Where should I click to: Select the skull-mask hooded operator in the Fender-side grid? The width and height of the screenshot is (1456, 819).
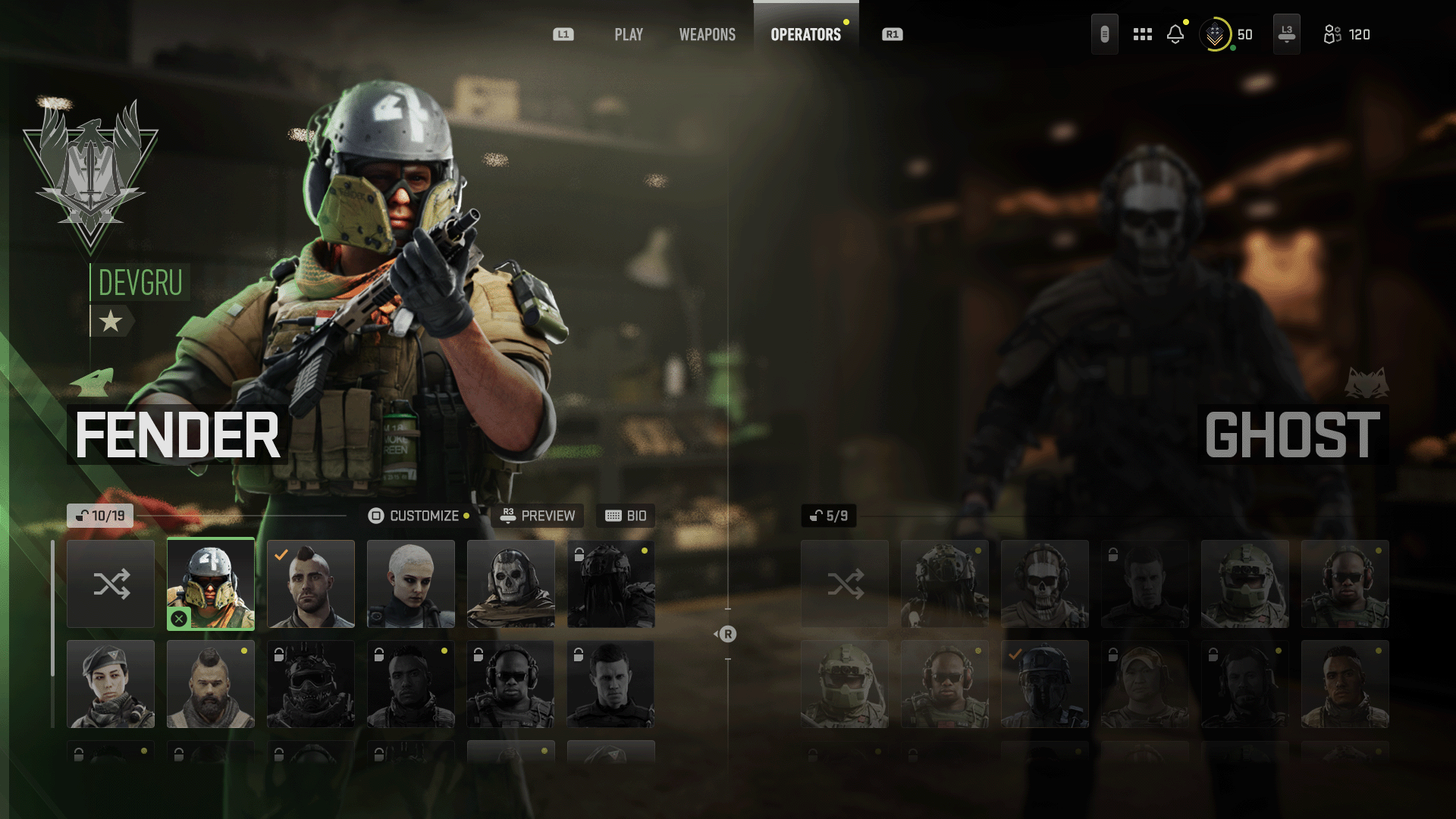click(x=511, y=584)
